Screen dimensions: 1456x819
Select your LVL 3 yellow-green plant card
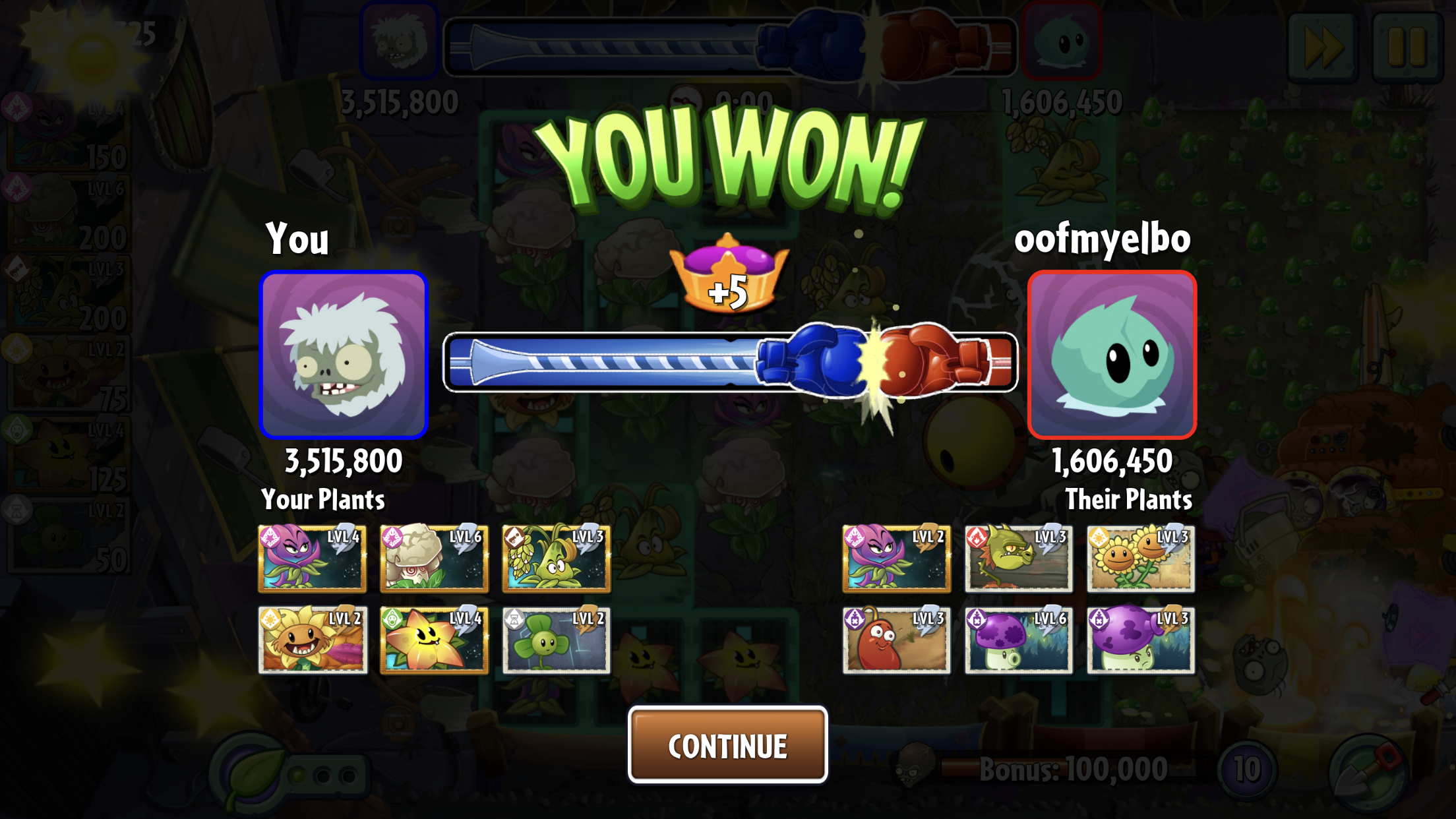(x=556, y=559)
